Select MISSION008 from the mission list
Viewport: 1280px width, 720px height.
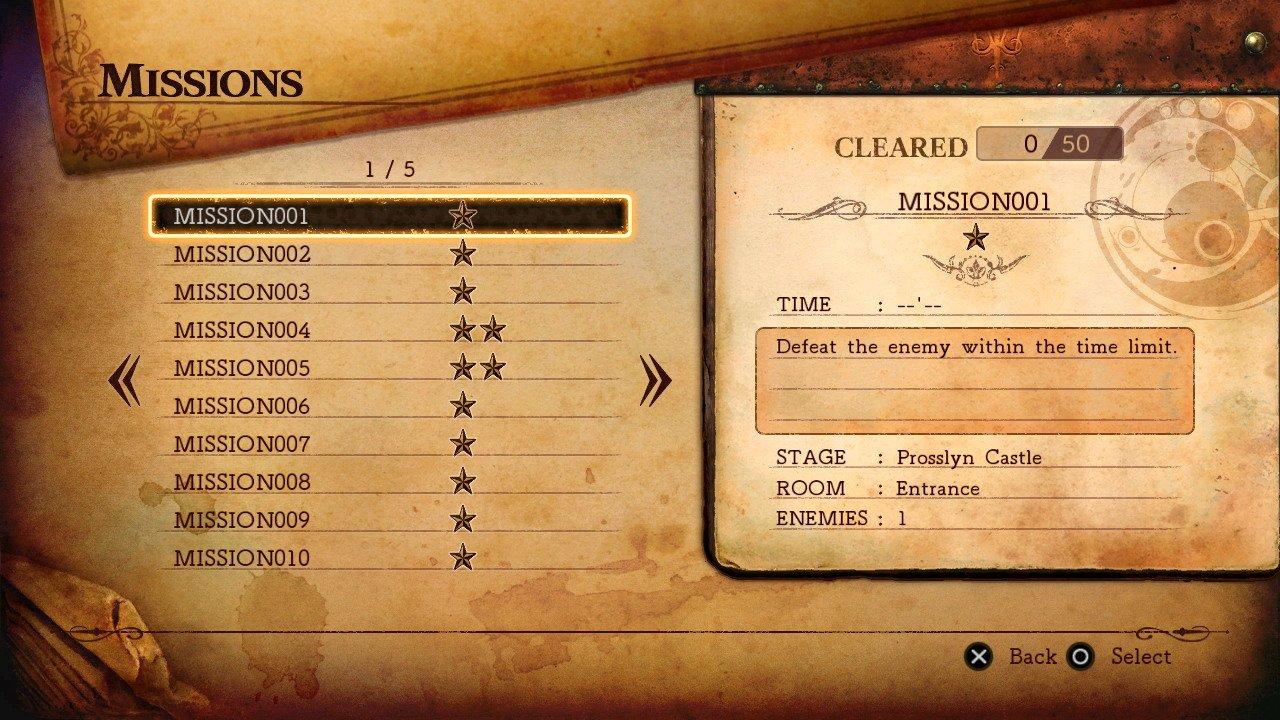coord(243,481)
